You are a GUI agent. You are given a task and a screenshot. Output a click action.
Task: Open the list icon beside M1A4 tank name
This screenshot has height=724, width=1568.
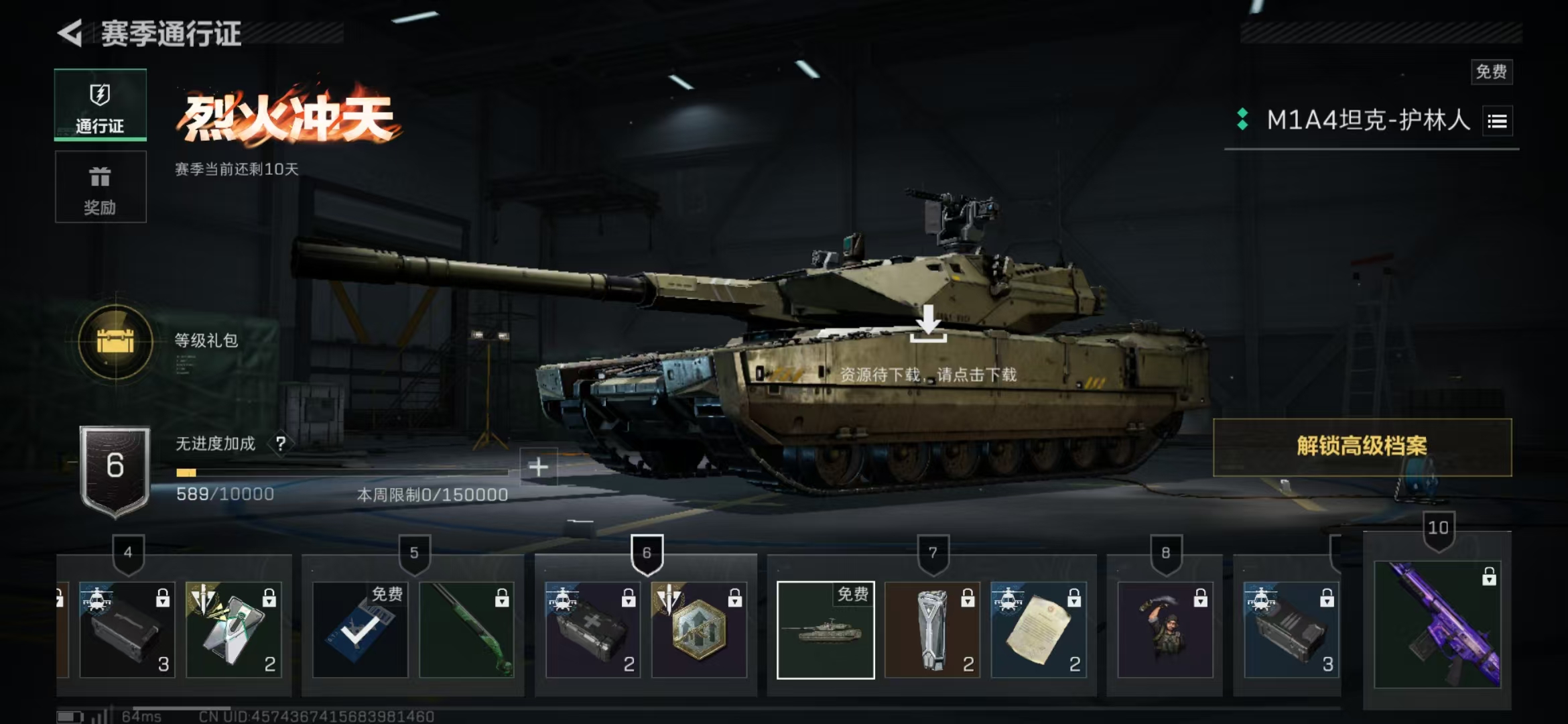(x=1498, y=121)
